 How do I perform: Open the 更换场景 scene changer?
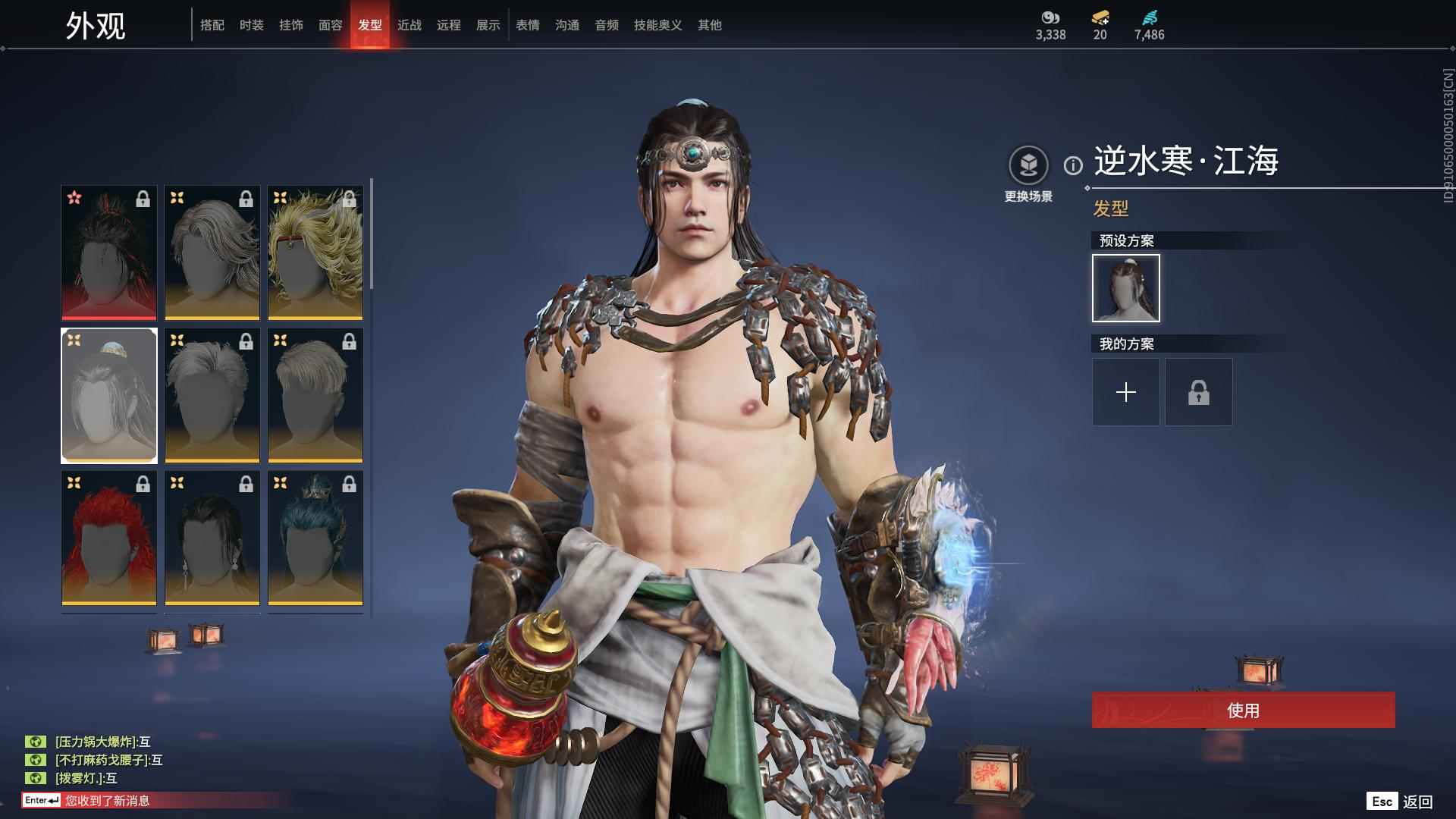1028,165
